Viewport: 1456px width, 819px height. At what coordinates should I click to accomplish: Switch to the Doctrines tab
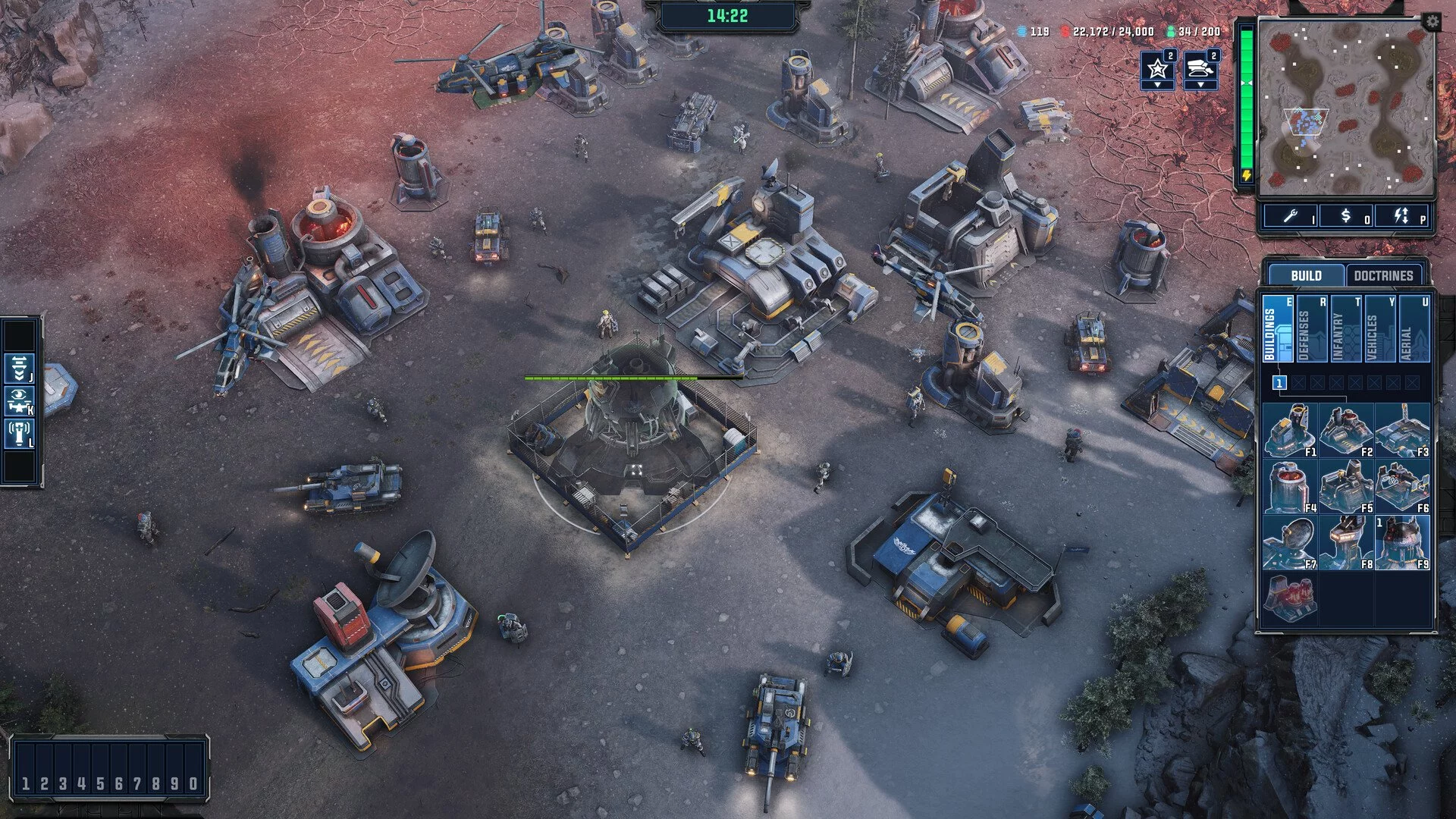1382,275
